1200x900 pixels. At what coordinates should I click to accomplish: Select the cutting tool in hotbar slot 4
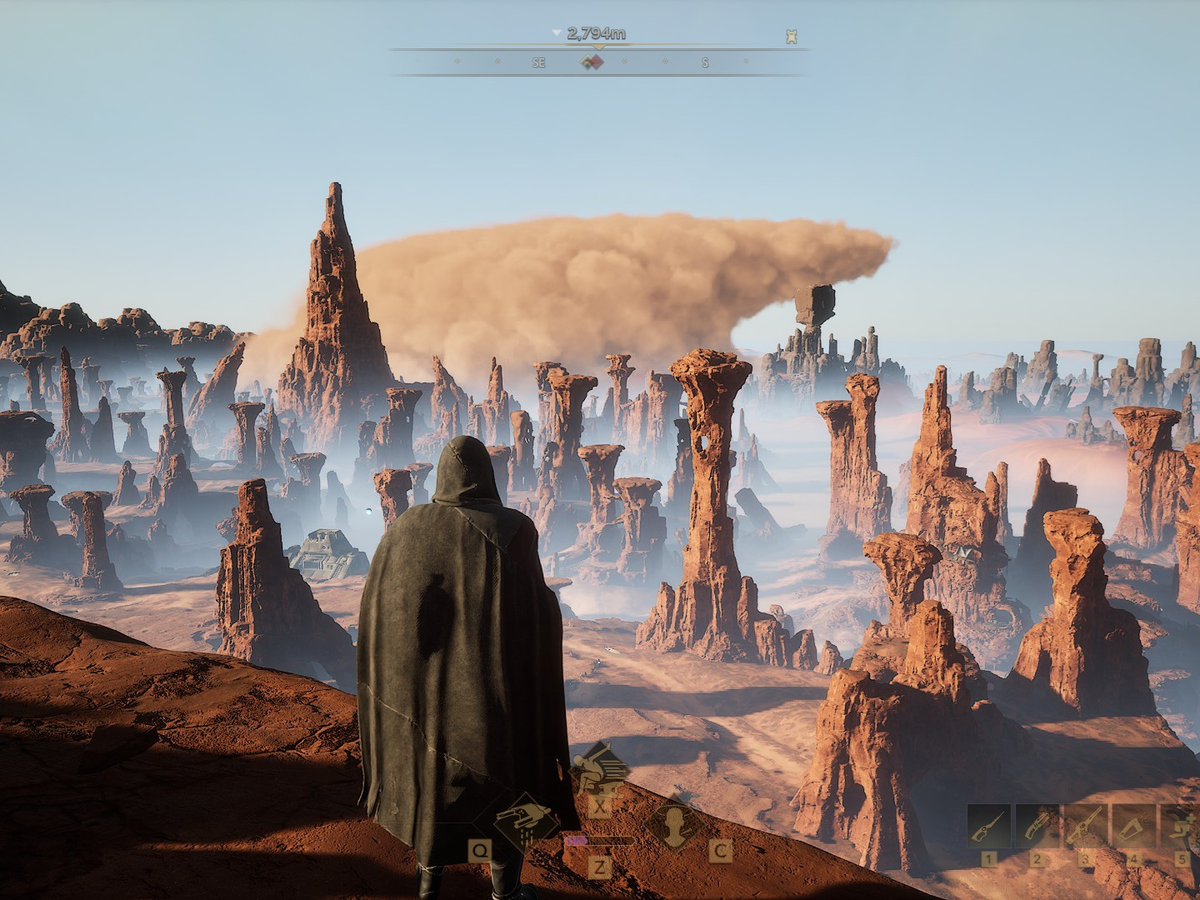tap(1133, 826)
